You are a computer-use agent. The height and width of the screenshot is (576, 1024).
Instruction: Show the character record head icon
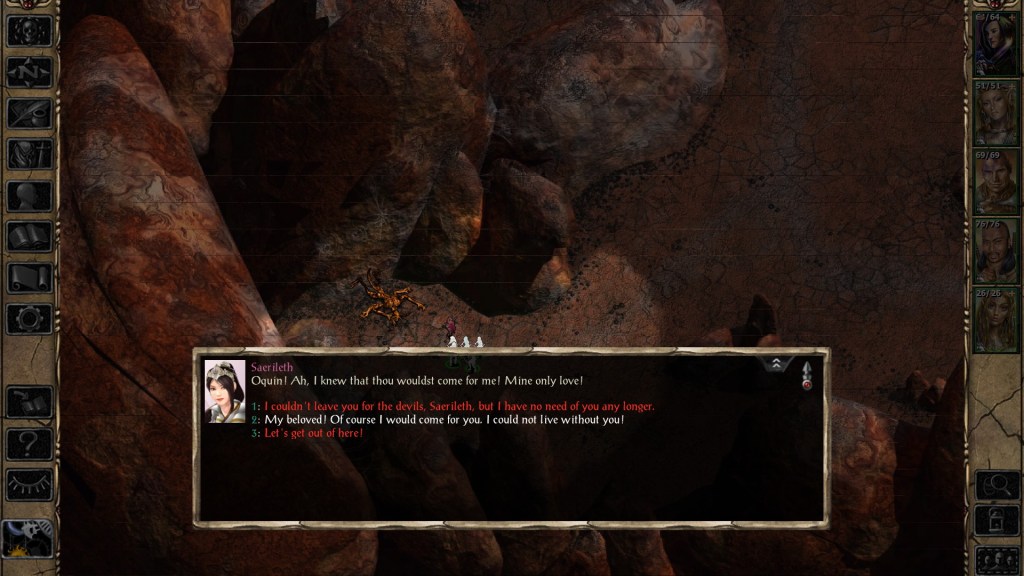click(29, 196)
